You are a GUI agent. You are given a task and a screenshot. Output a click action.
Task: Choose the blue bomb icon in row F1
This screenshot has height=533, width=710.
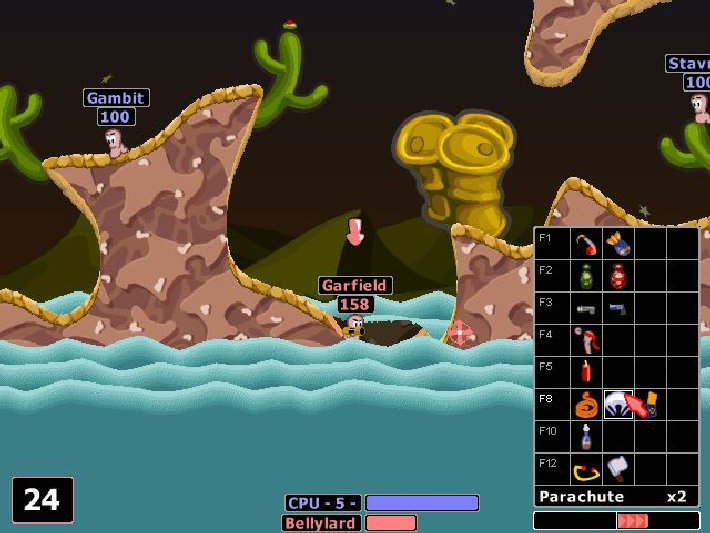pyautogui.click(x=617, y=243)
